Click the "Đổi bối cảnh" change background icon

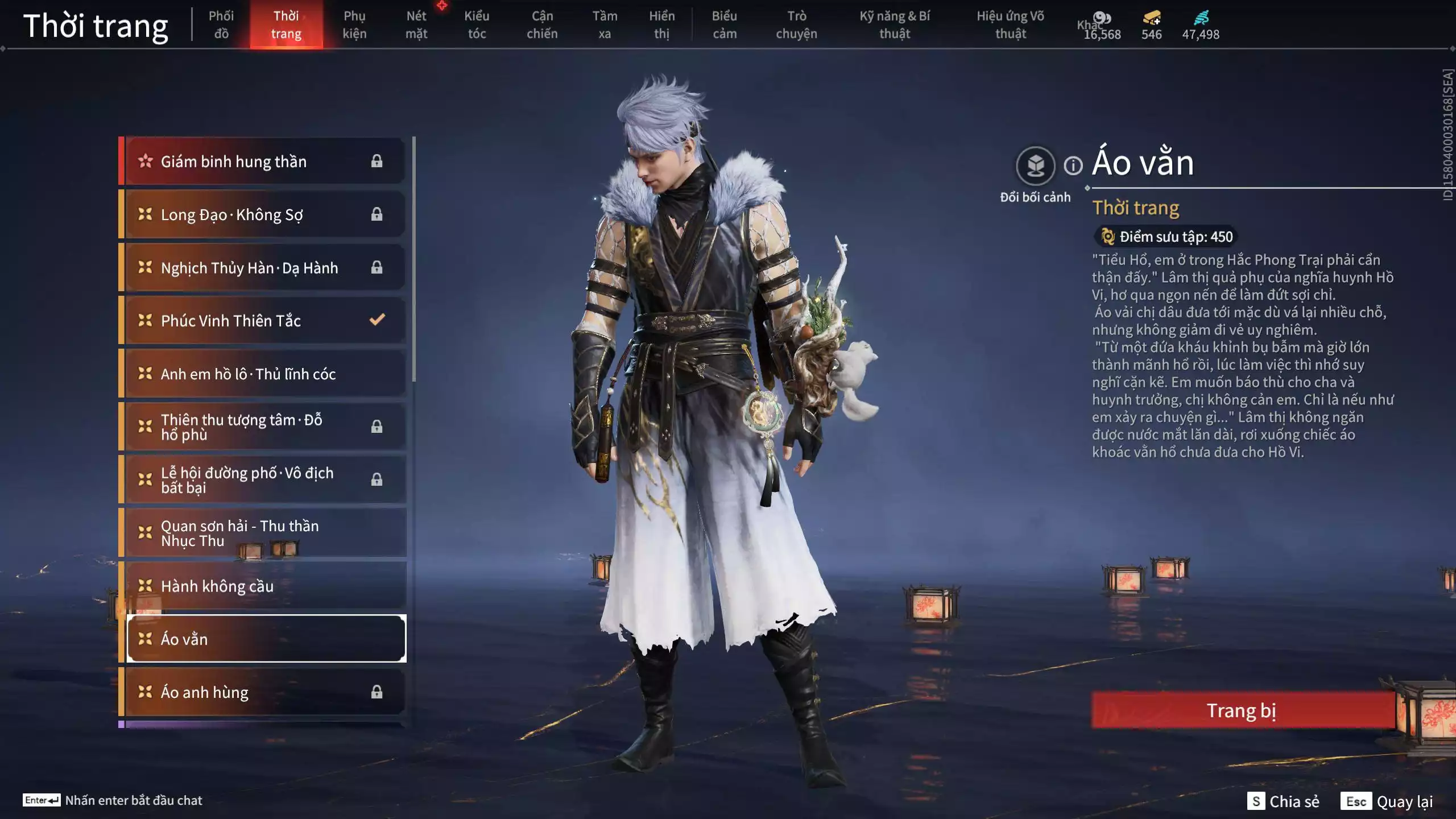click(x=1036, y=165)
